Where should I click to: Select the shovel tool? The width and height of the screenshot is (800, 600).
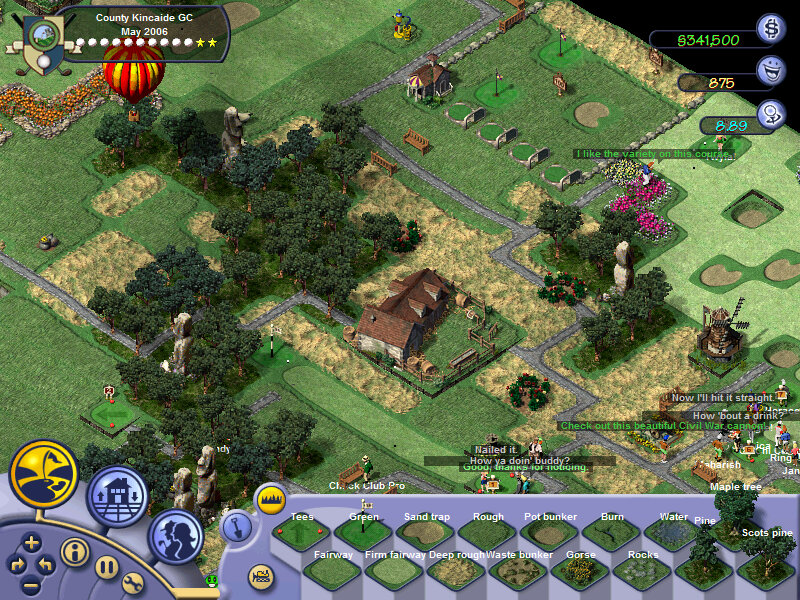click(x=236, y=525)
